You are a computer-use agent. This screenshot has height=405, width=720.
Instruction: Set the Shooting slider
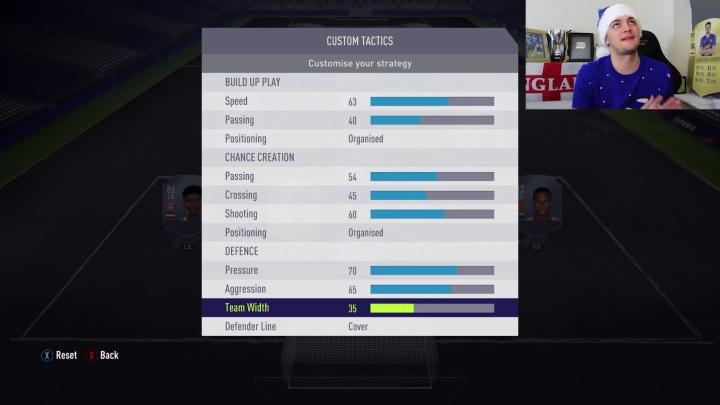tap(431, 214)
